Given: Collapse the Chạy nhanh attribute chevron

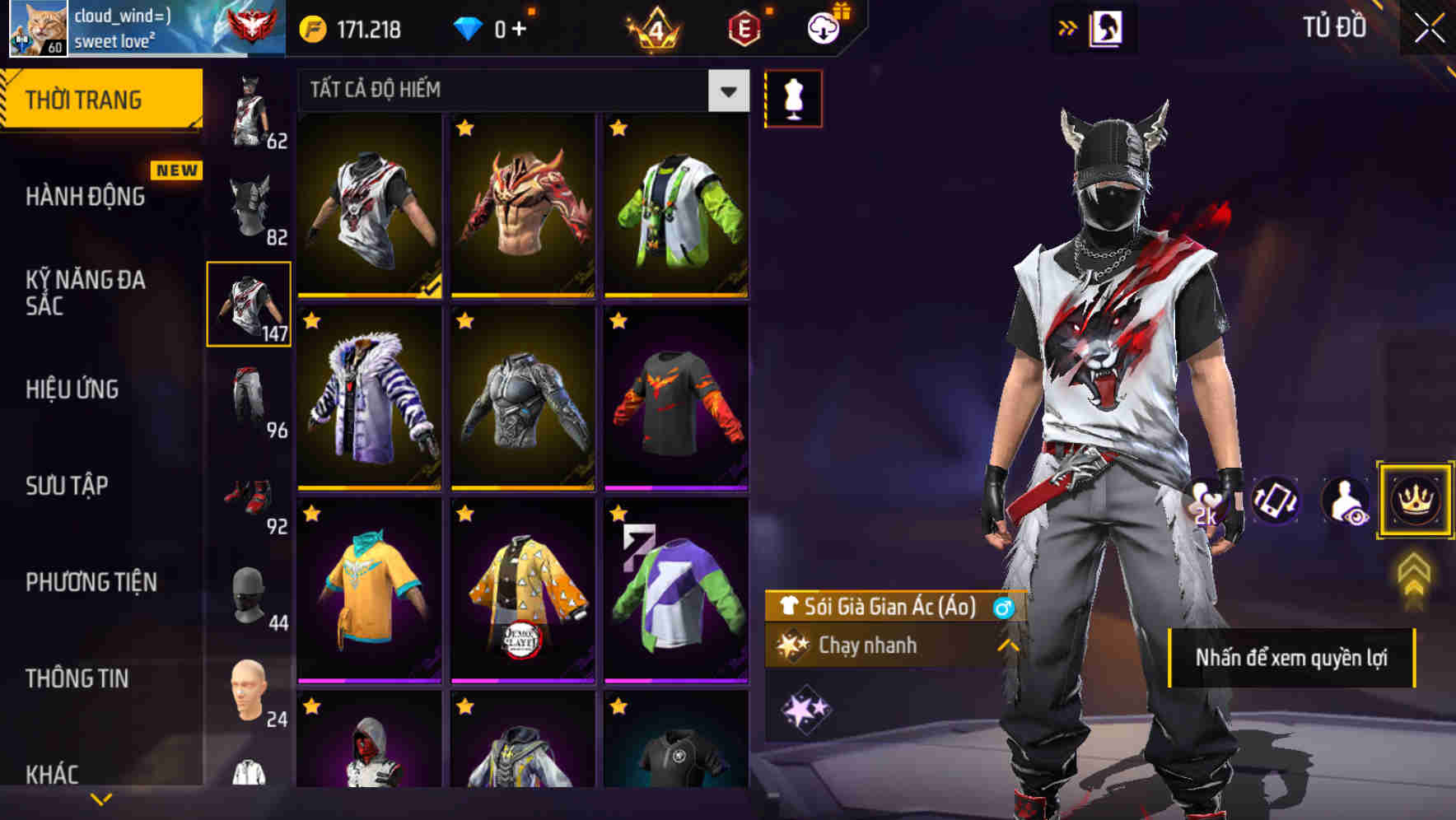Looking at the screenshot, I should 1006,646.
